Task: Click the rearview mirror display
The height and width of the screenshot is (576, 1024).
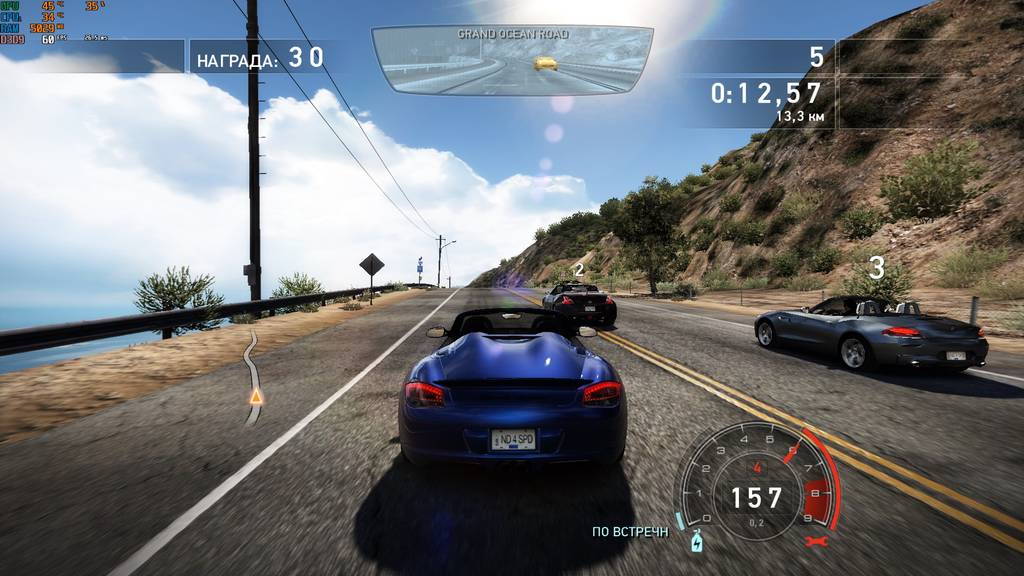Action: click(512, 60)
